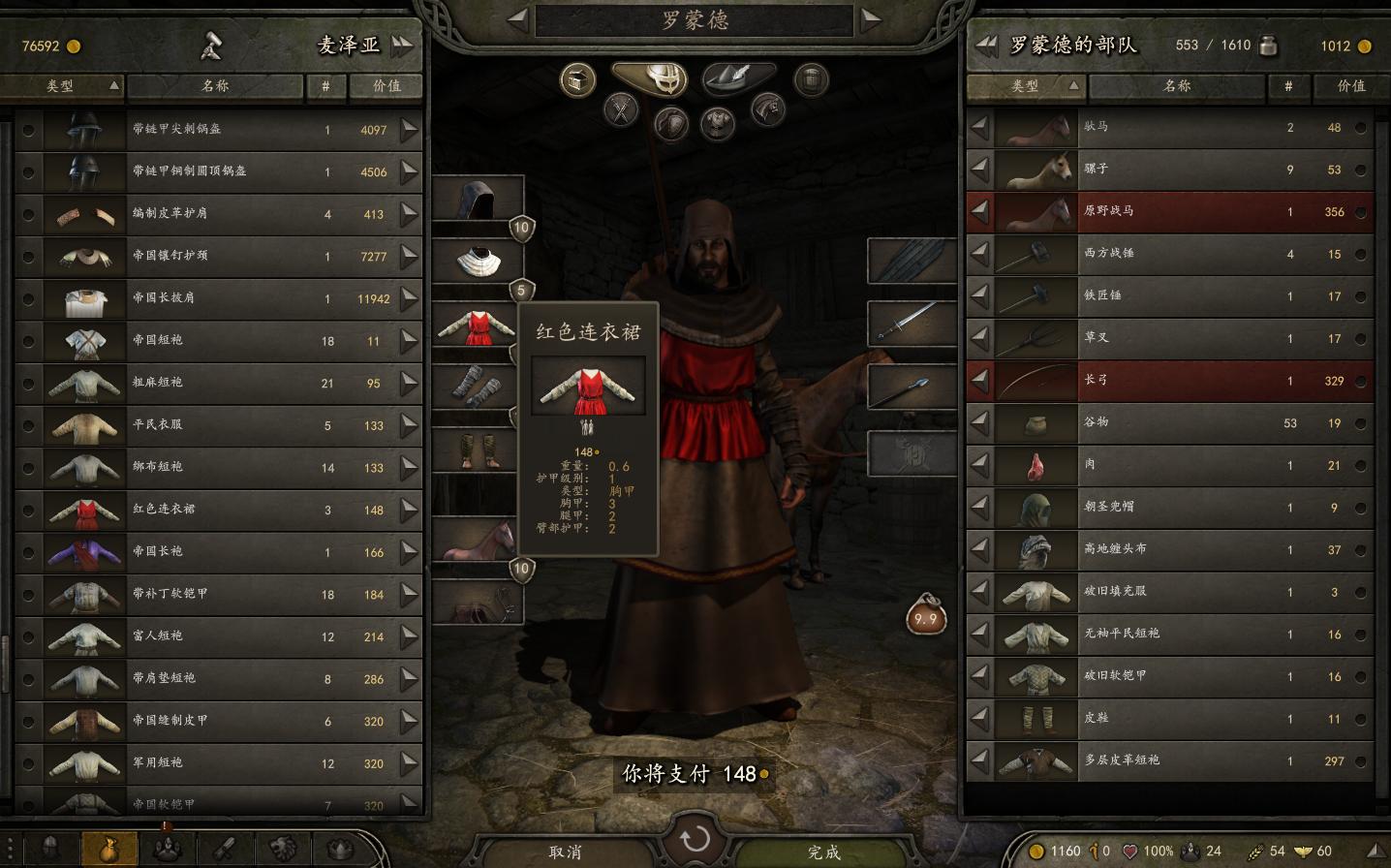Sort merchant items by 价值 column
The width and height of the screenshot is (1391, 868).
(386, 86)
